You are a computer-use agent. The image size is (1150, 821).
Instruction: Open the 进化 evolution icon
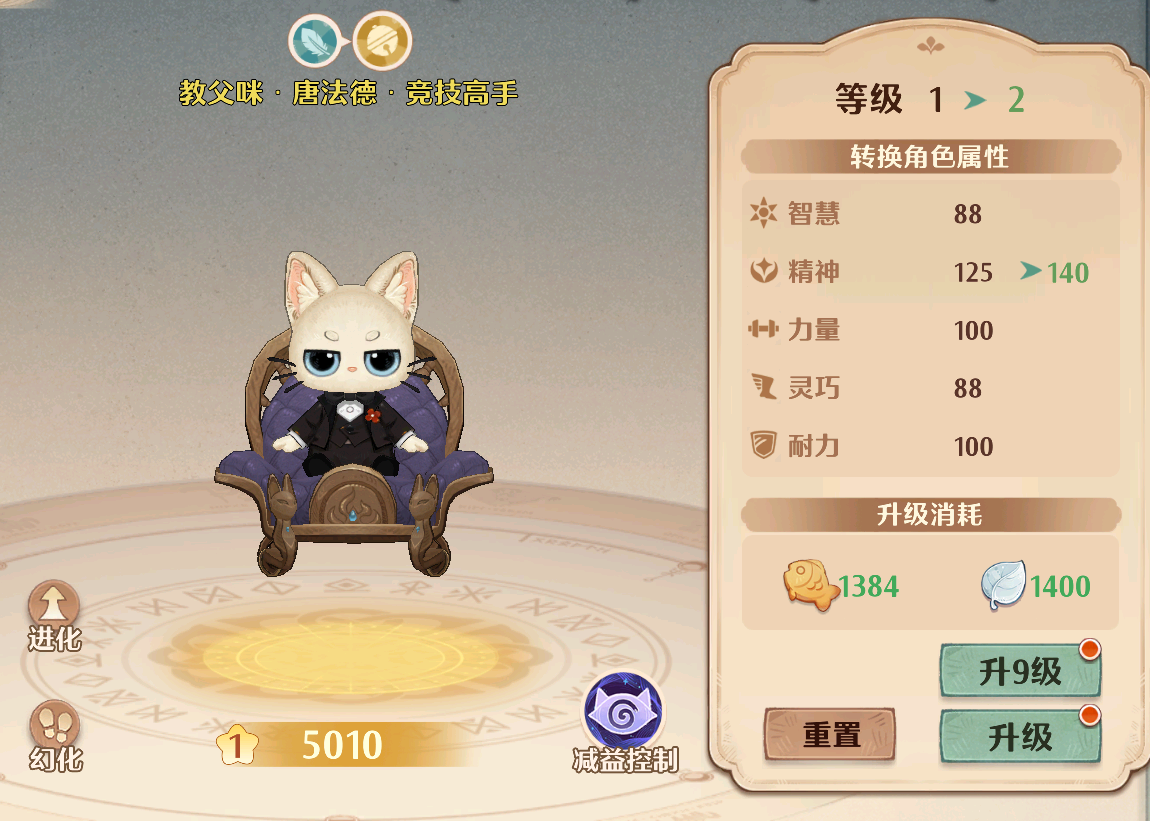(54, 607)
